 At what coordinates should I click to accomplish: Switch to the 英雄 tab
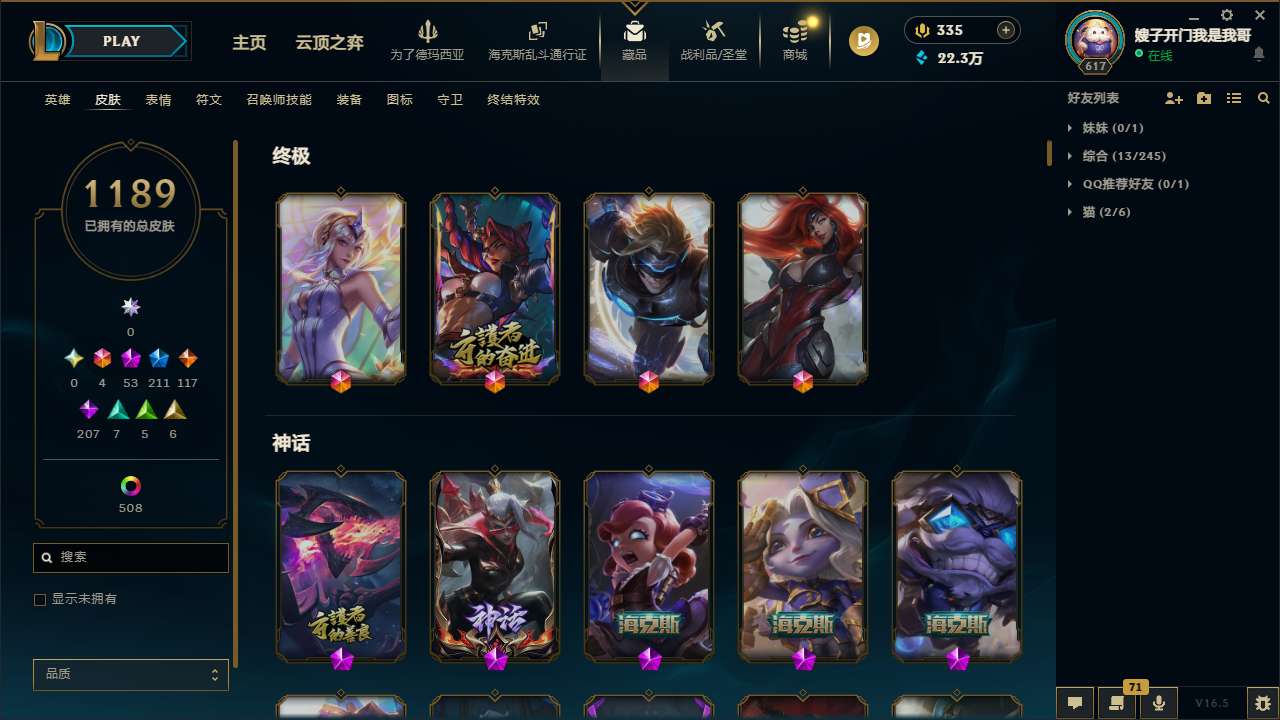click(x=57, y=100)
